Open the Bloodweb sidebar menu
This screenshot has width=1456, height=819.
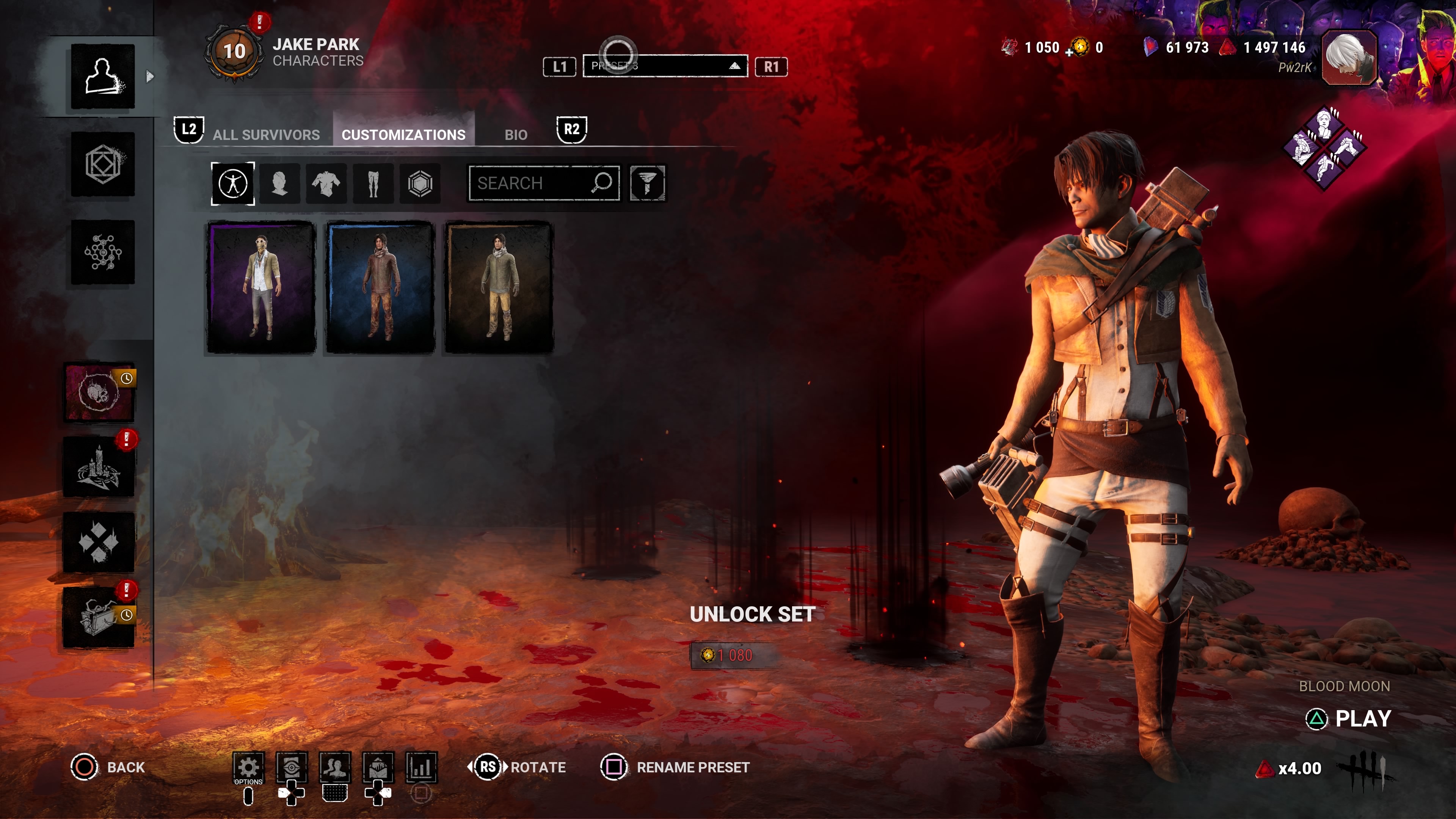(103, 252)
